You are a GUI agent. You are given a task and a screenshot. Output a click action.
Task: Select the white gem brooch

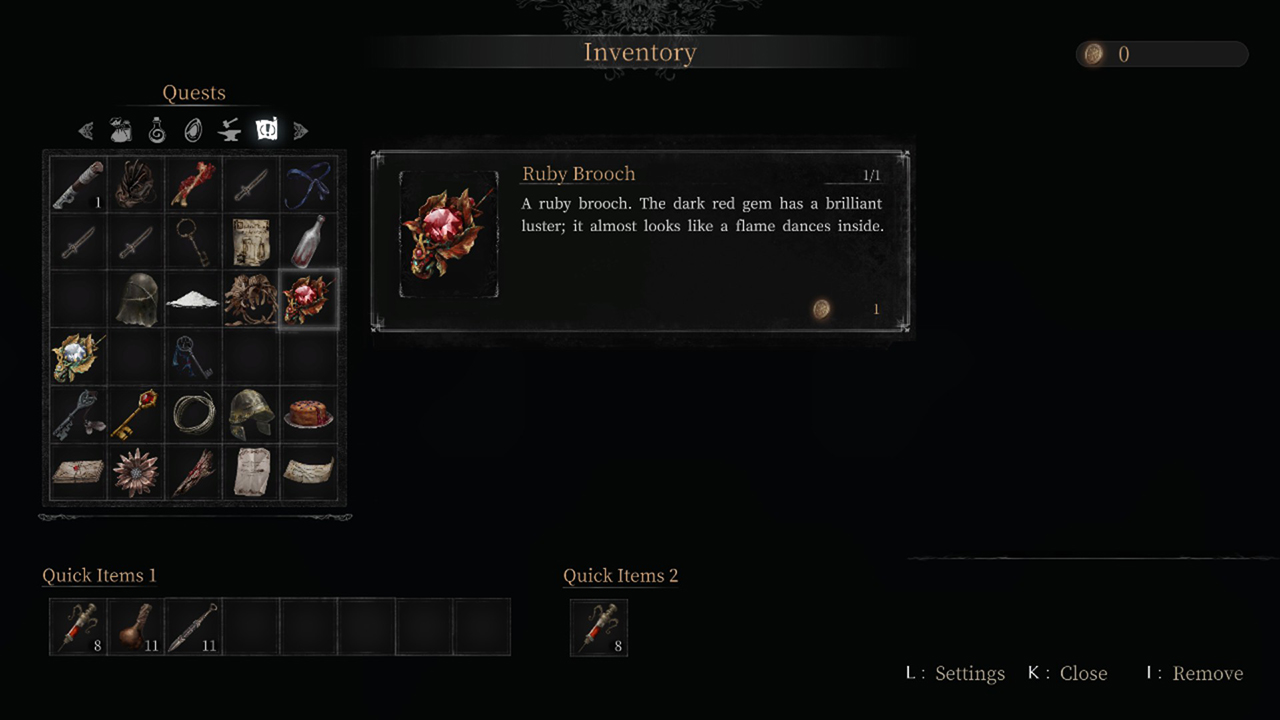click(77, 357)
